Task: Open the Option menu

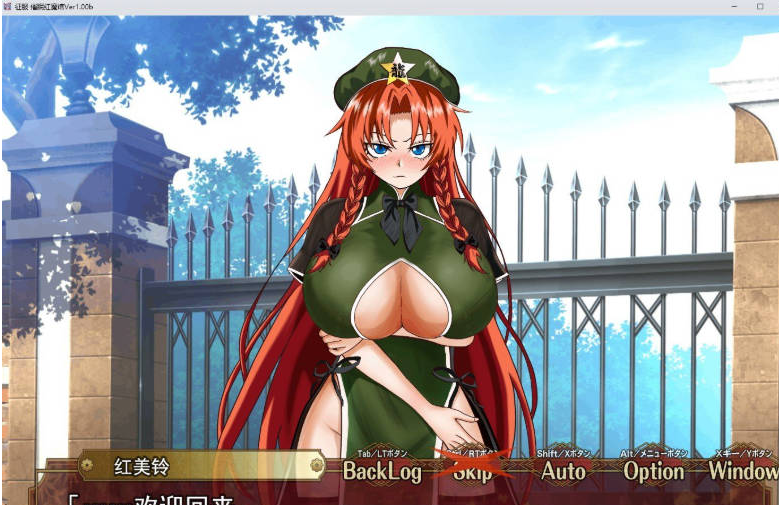Action: 654,470
